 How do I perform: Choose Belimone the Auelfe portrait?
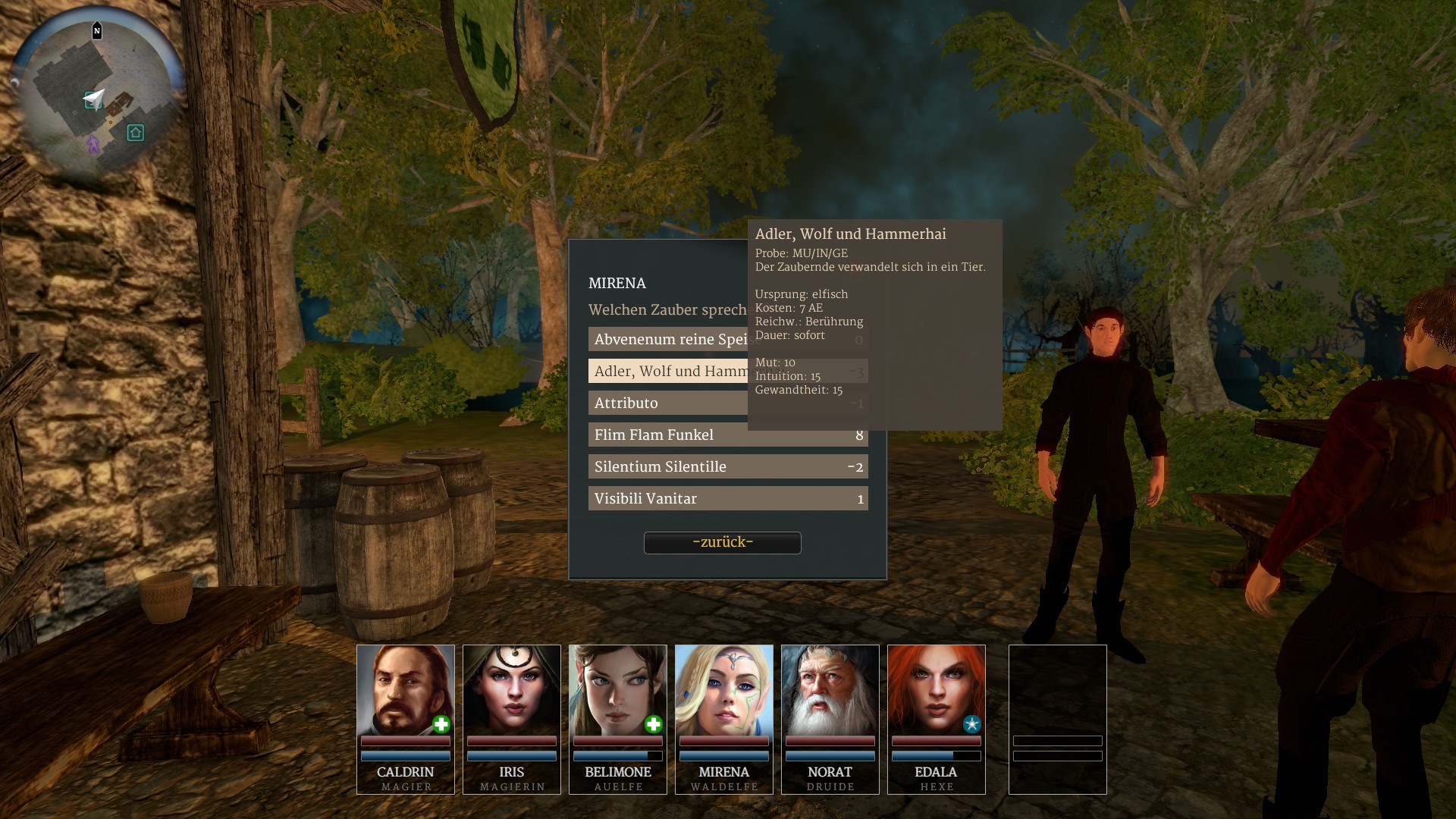coord(617,692)
